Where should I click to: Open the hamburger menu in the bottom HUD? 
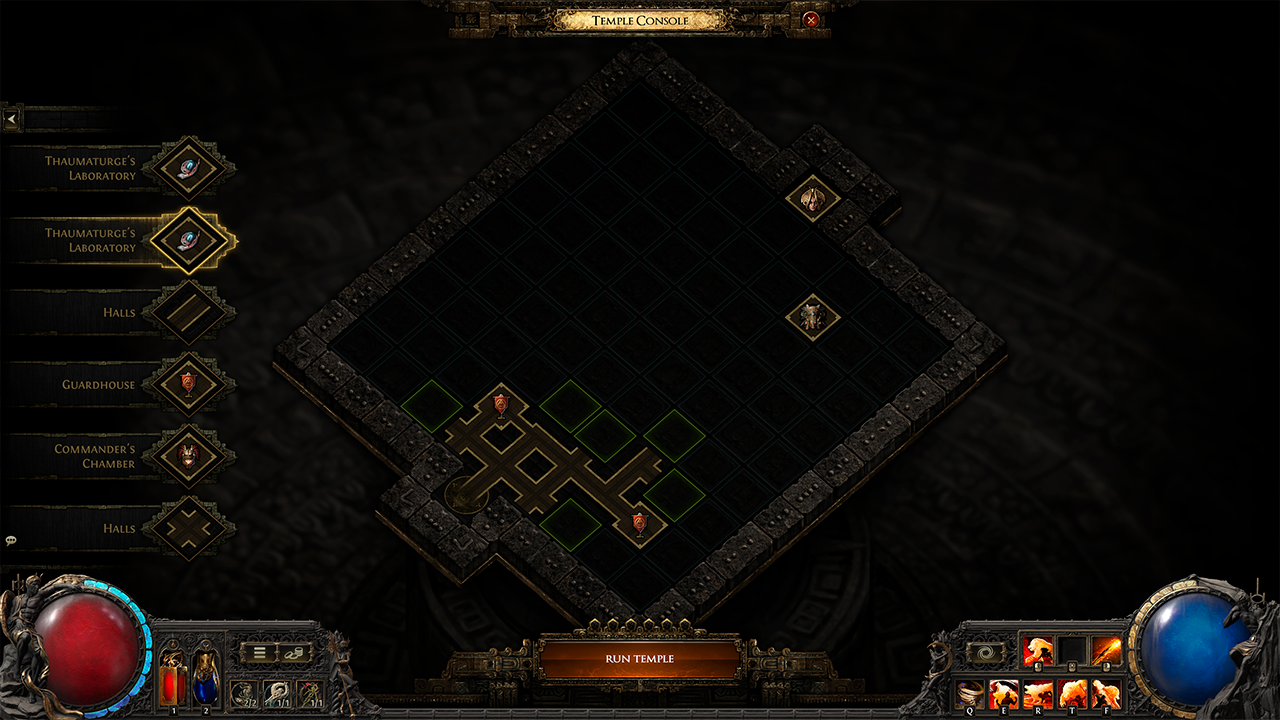point(259,652)
